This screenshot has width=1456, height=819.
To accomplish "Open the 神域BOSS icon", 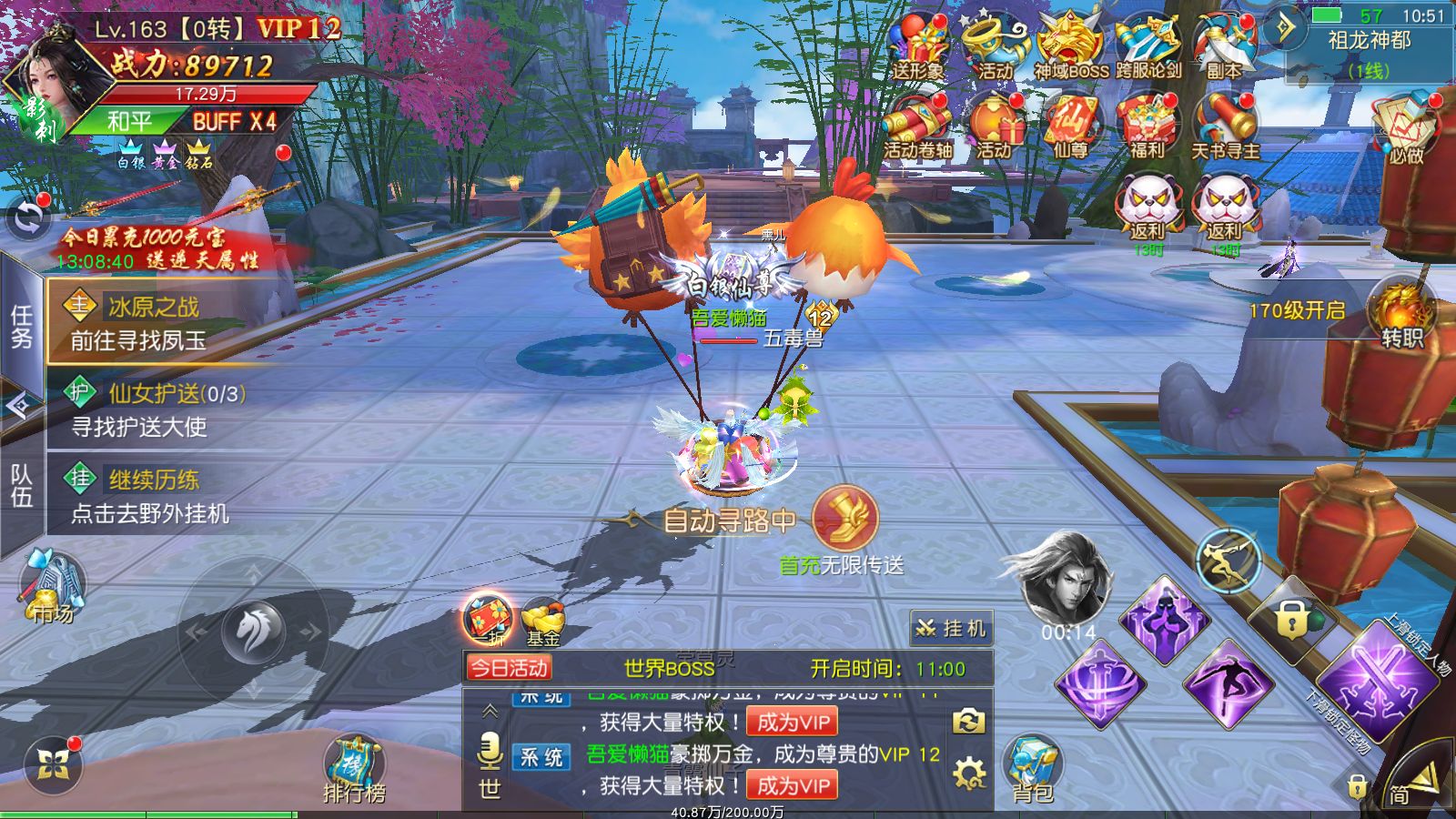I will click(x=1071, y=45).
